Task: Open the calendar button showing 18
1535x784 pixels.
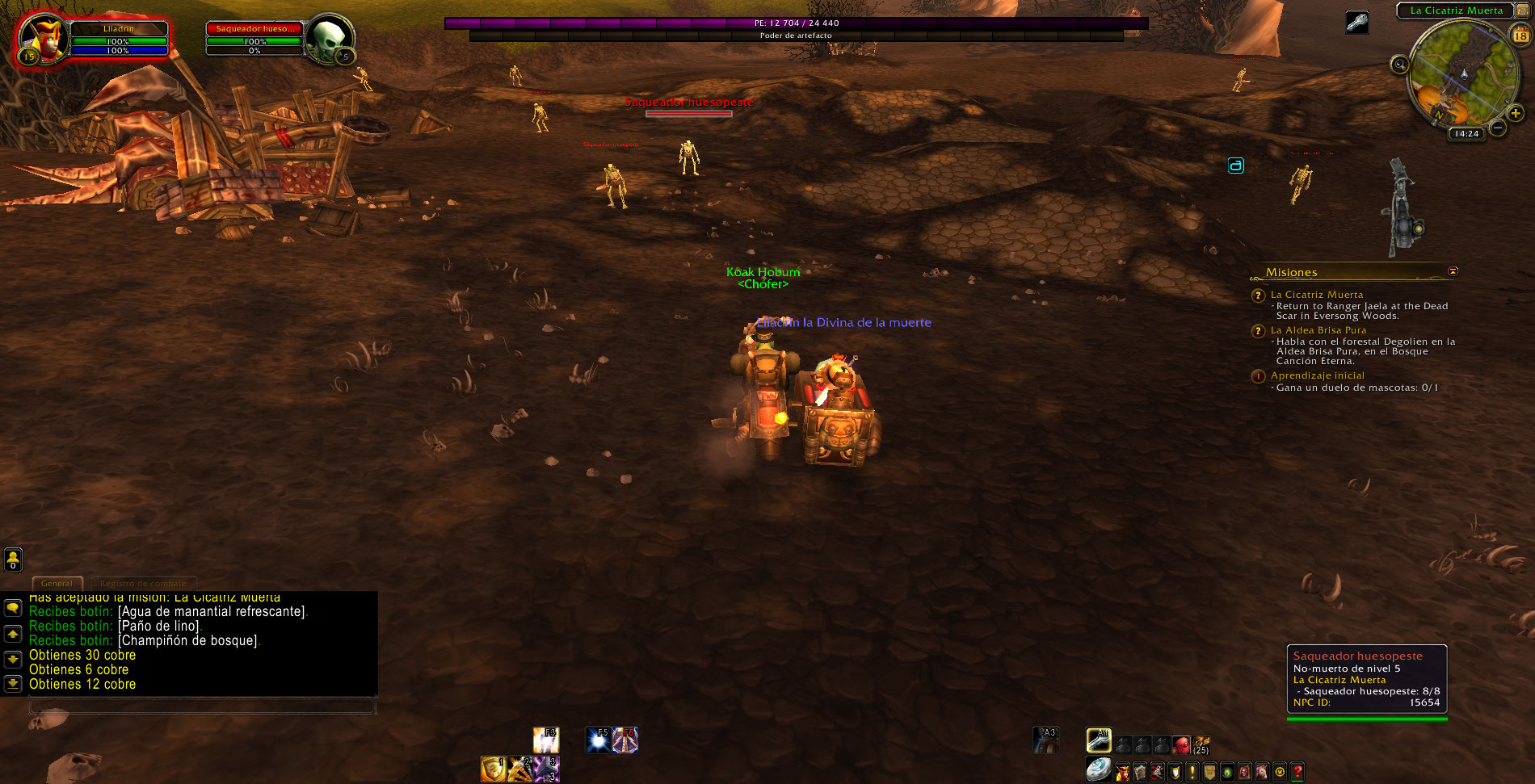Action: click(1520, 36)
